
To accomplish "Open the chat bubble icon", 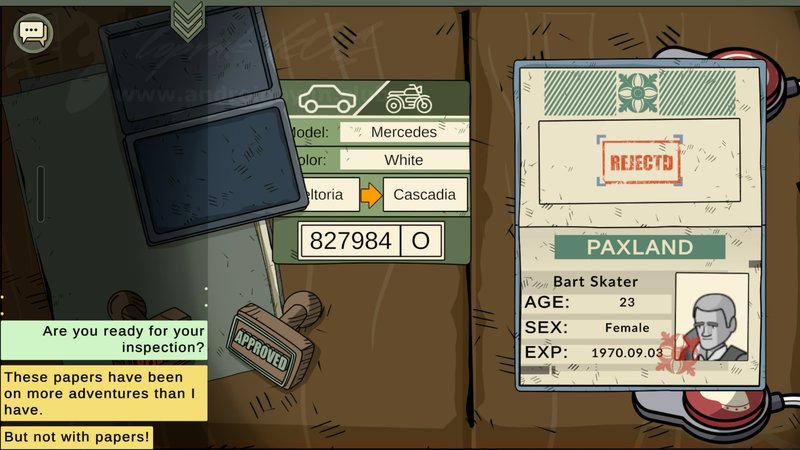I will (31, 32).
